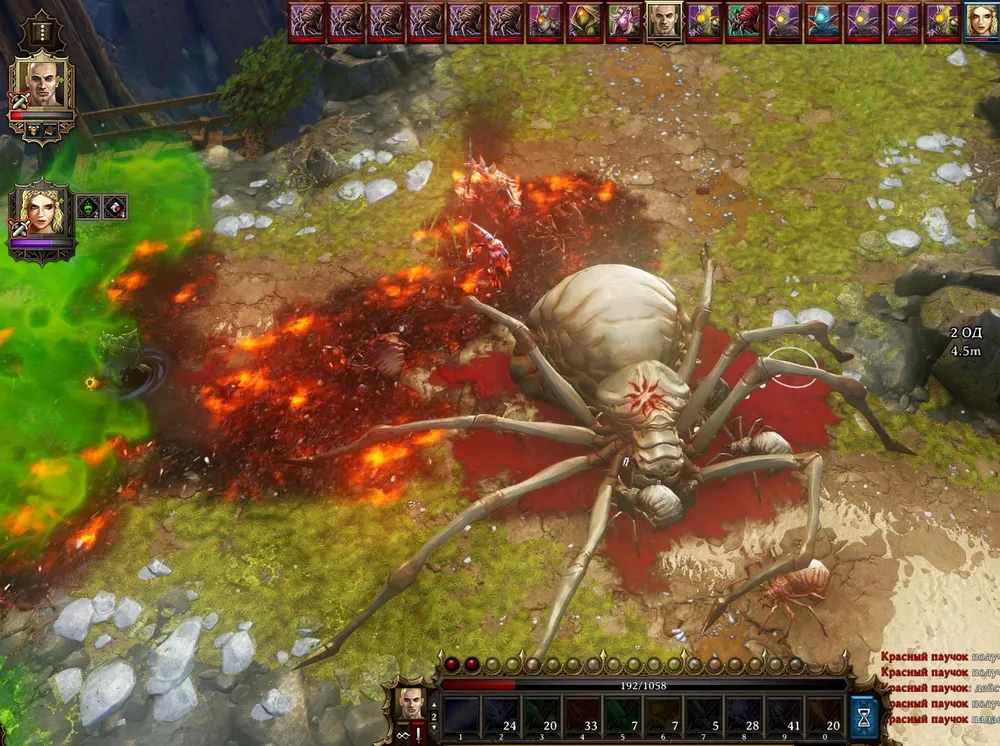
Task: Use hotbar slot with cooldown 24
Action: pyautogui.click(x=501, y=716)
